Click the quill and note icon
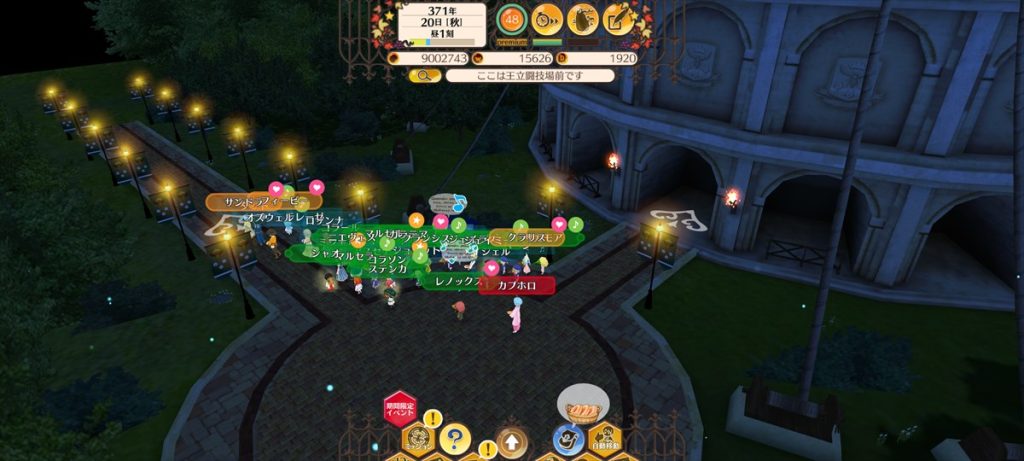The image size is (1024, 461). tap(620, 19)
